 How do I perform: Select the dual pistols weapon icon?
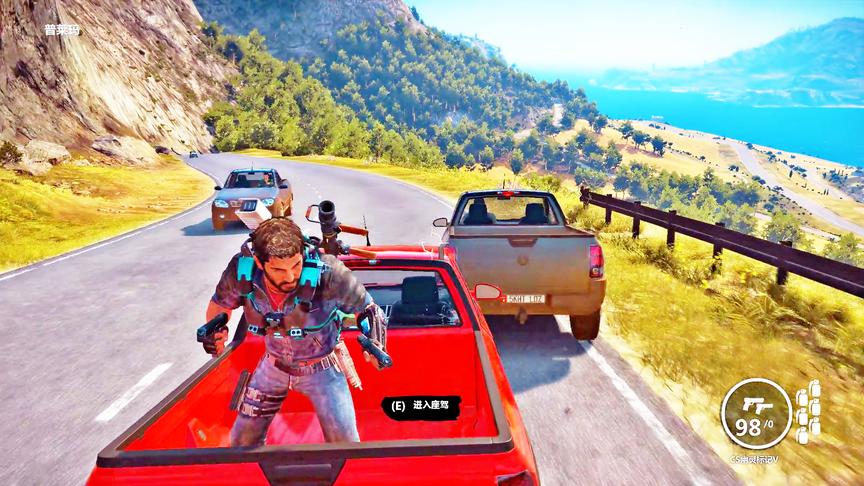point(755,404)
